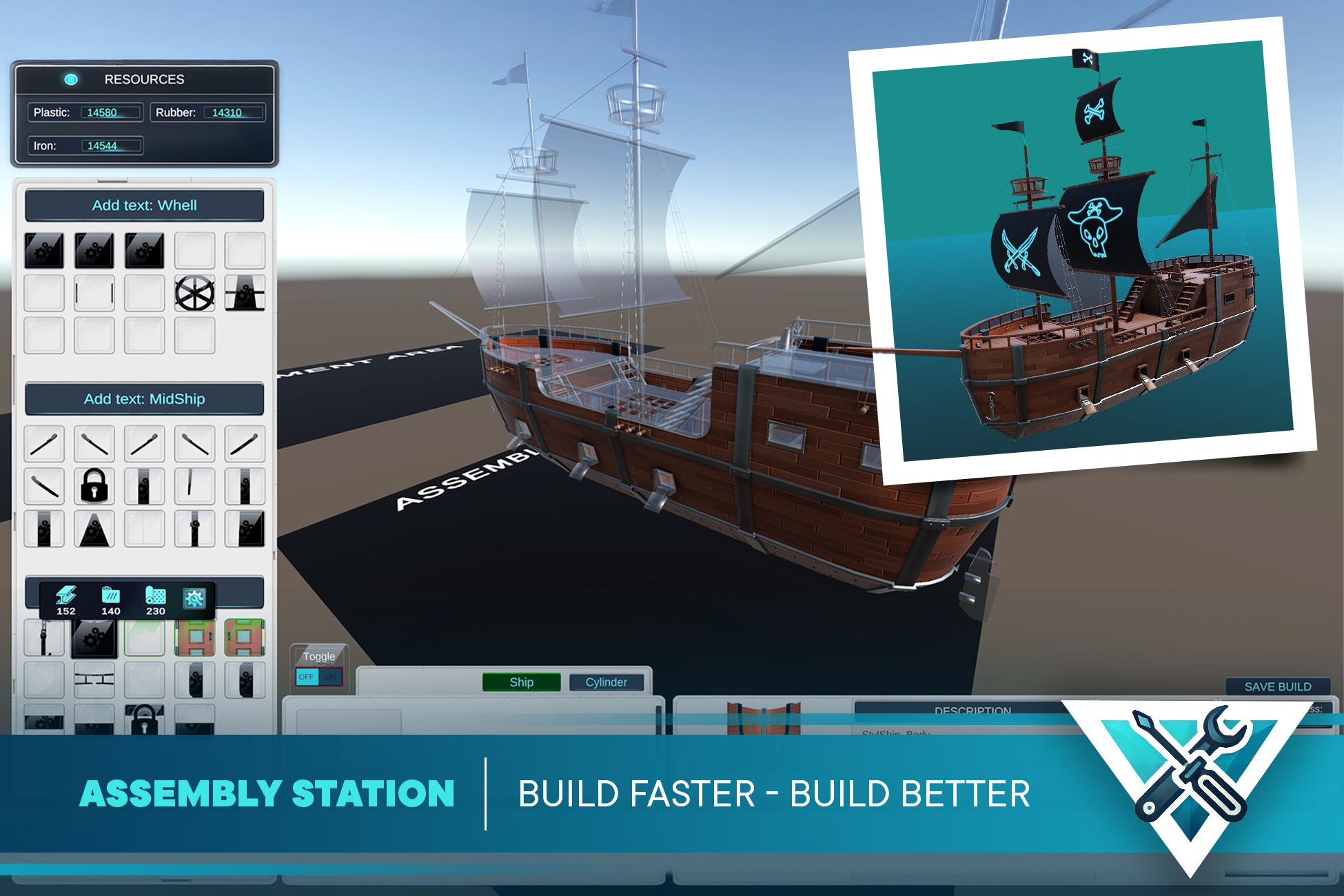Open the Ship tab
1344x896 pixels.
(522, 682)
